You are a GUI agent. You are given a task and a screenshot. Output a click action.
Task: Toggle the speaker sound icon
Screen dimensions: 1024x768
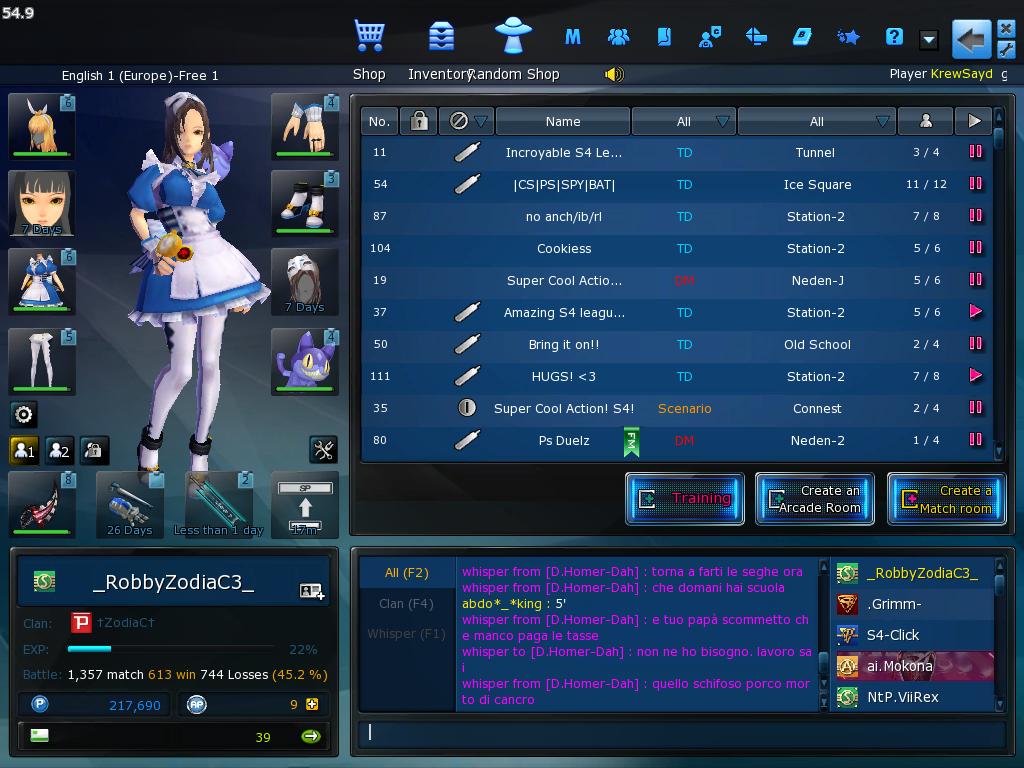(x=614, y=74)
